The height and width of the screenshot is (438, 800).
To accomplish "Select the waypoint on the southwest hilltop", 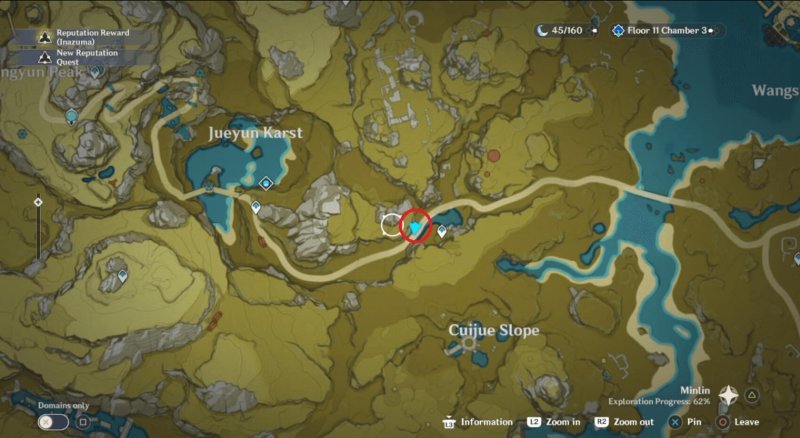I will 123,273.
